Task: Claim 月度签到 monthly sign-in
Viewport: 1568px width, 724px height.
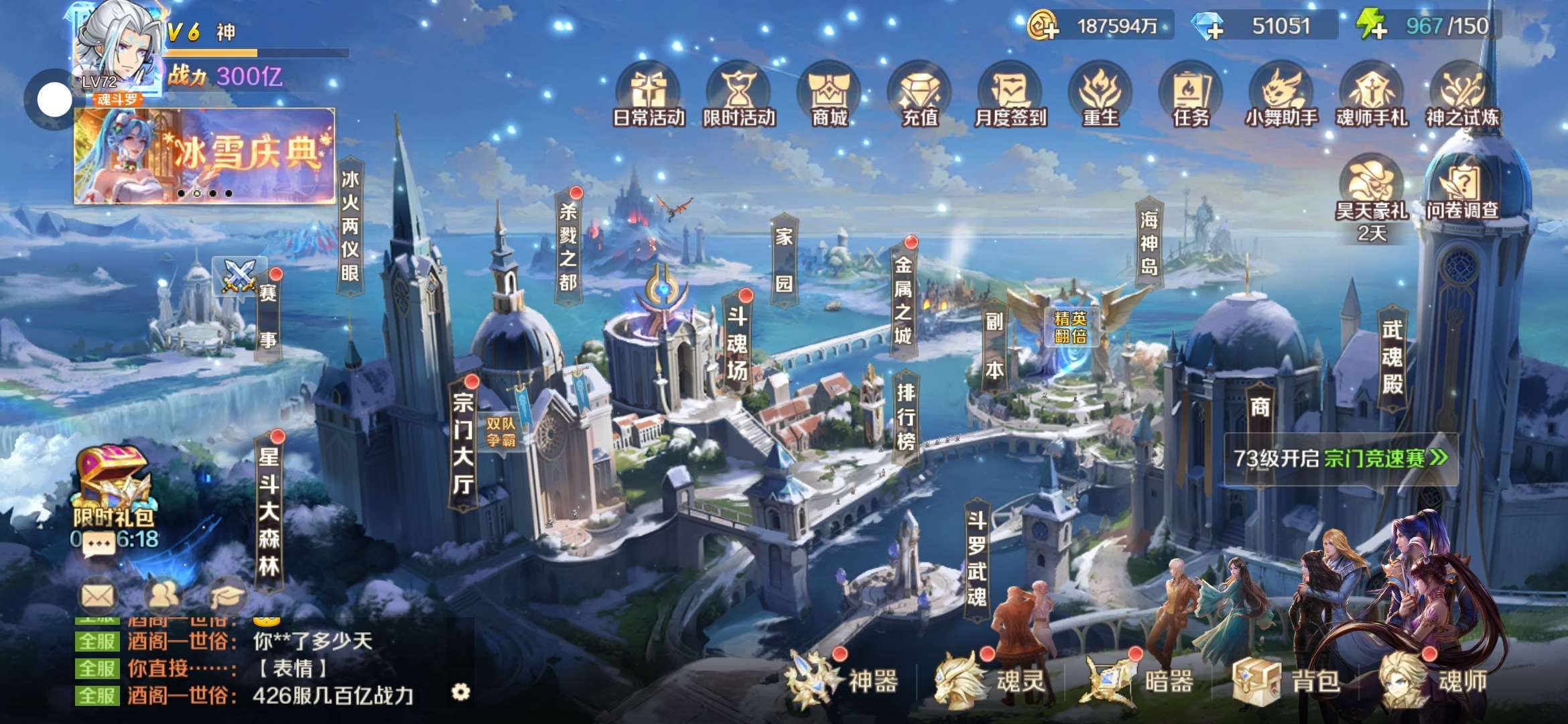Action: click(x=1010, y=96)
